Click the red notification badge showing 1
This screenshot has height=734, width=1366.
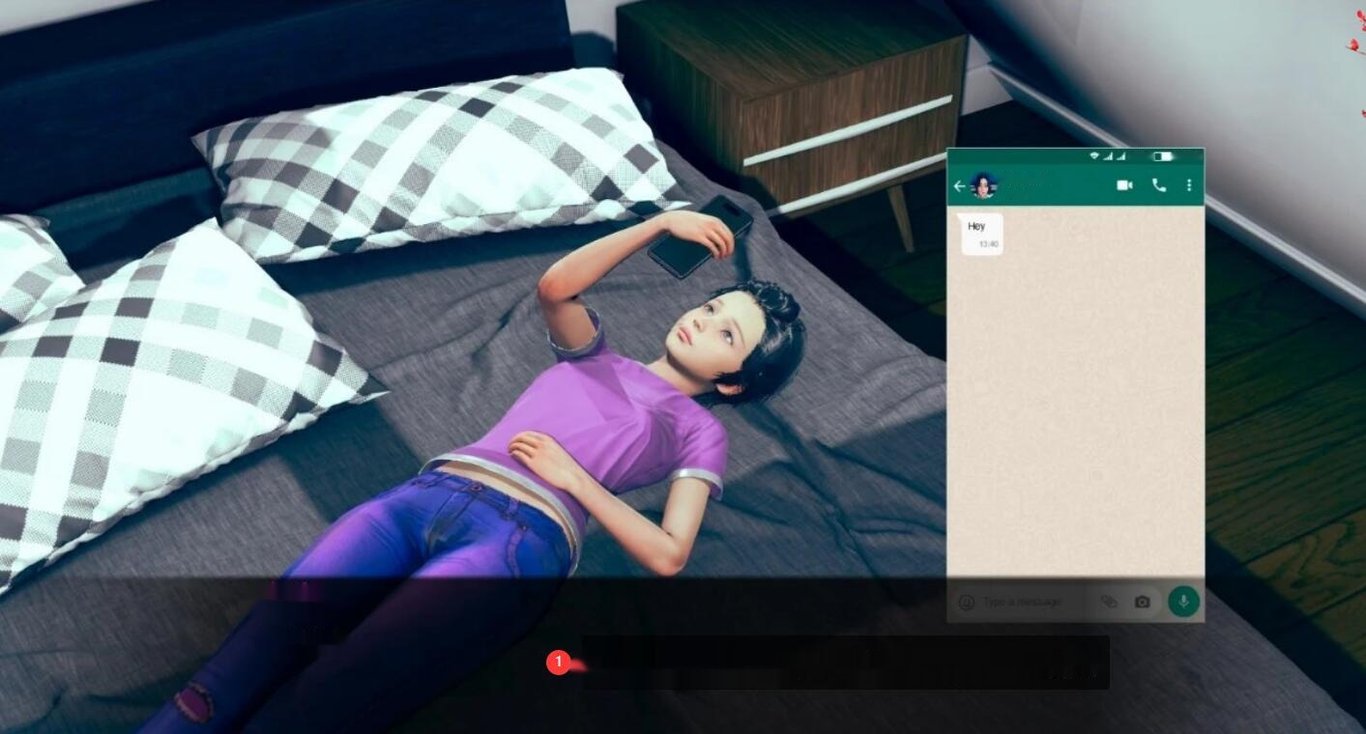pos(561,661)
